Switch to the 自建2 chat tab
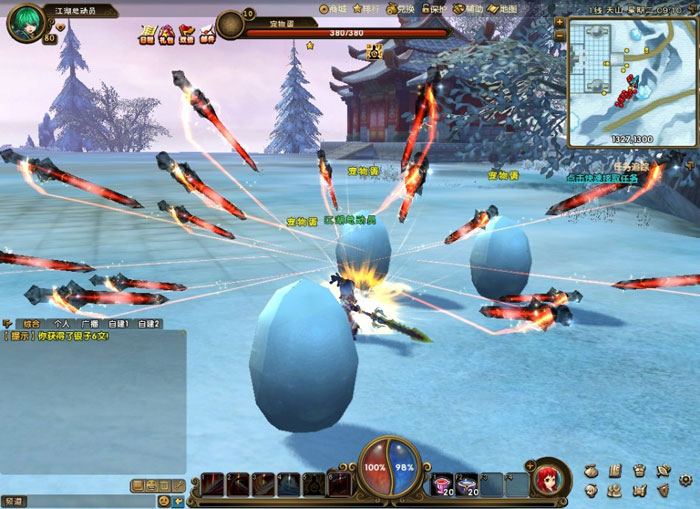 pos(149,324)
